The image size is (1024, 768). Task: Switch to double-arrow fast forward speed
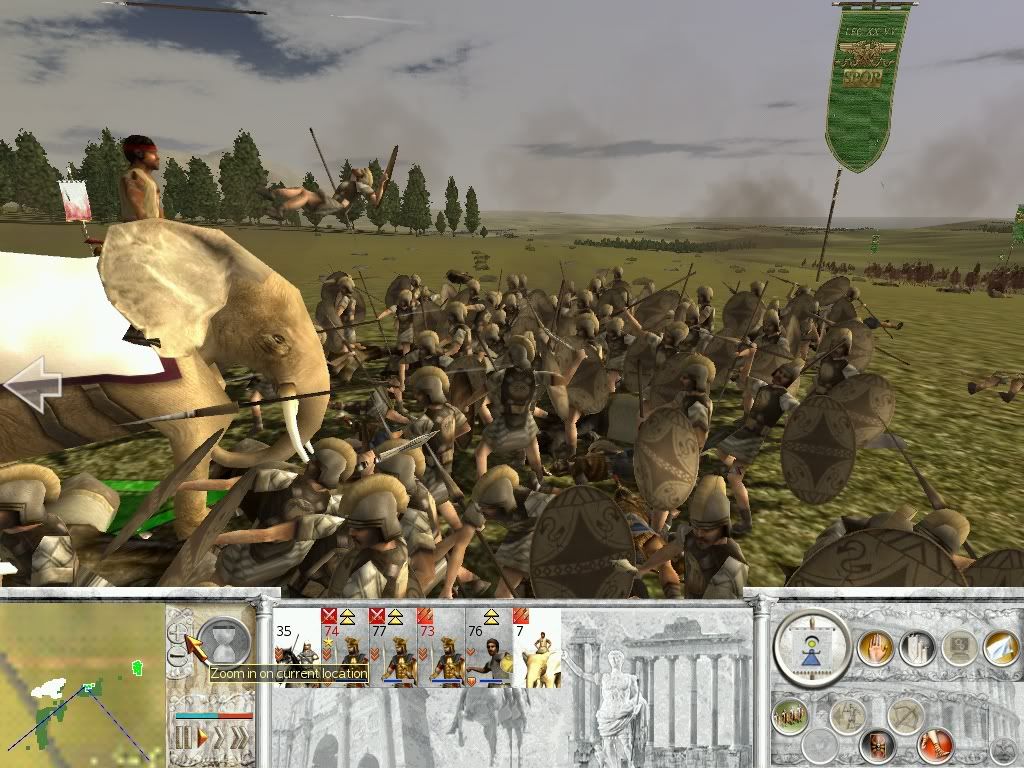(219, 738)
